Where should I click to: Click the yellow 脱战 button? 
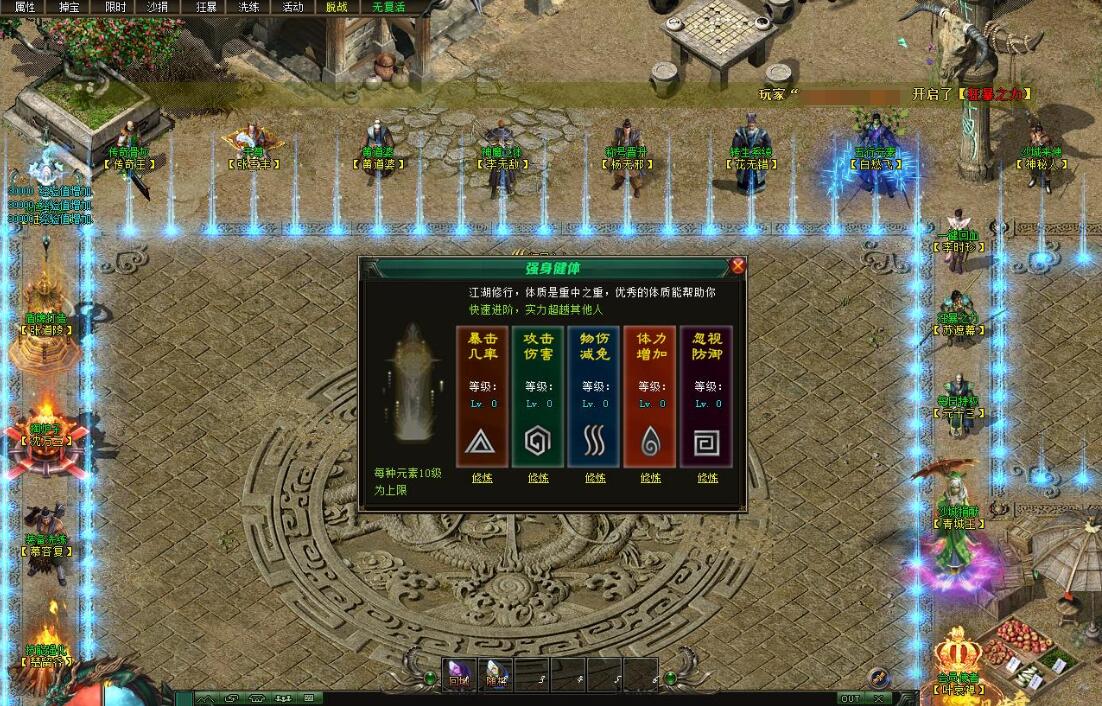[x=337, y=7]
